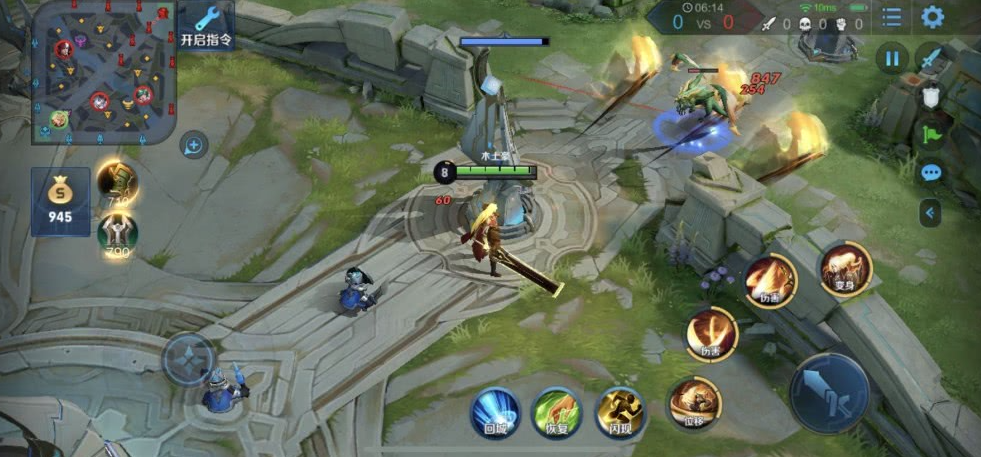Send the green flag gather signal
This screenshot has width=981, height=457.
point(931,134)
